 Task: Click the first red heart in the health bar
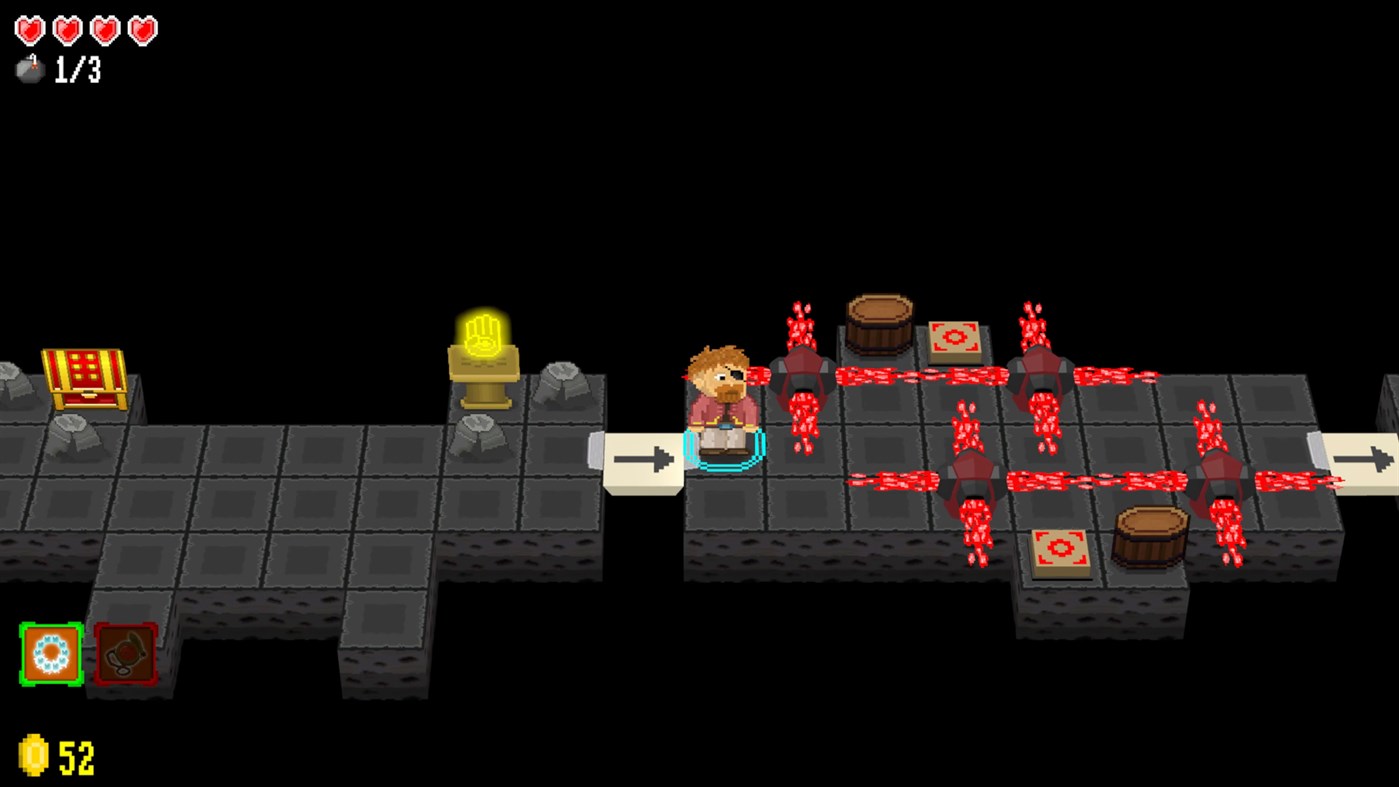pos(29,28)
